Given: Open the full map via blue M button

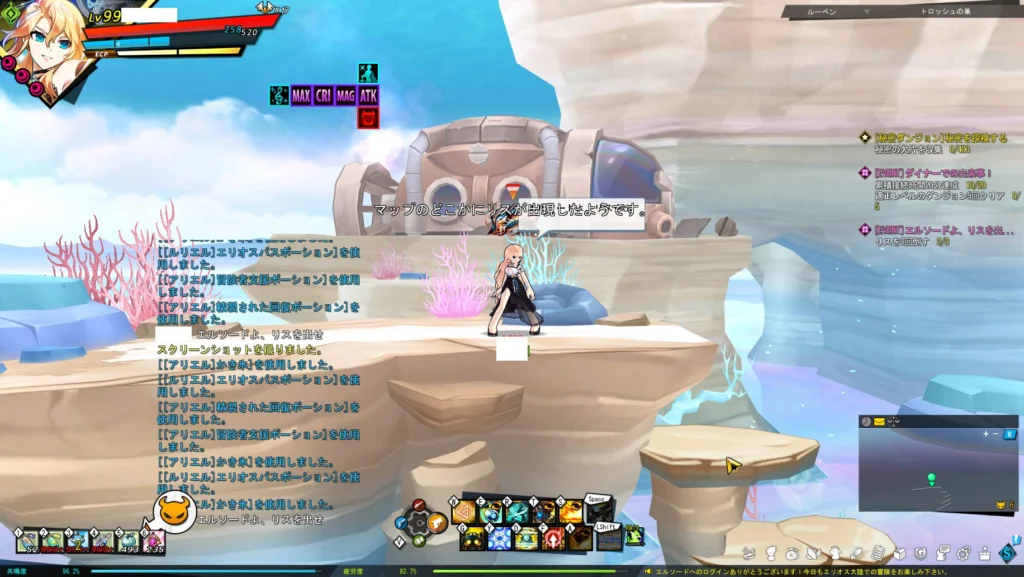Looking at the screenshot, I should [1010, 433].
